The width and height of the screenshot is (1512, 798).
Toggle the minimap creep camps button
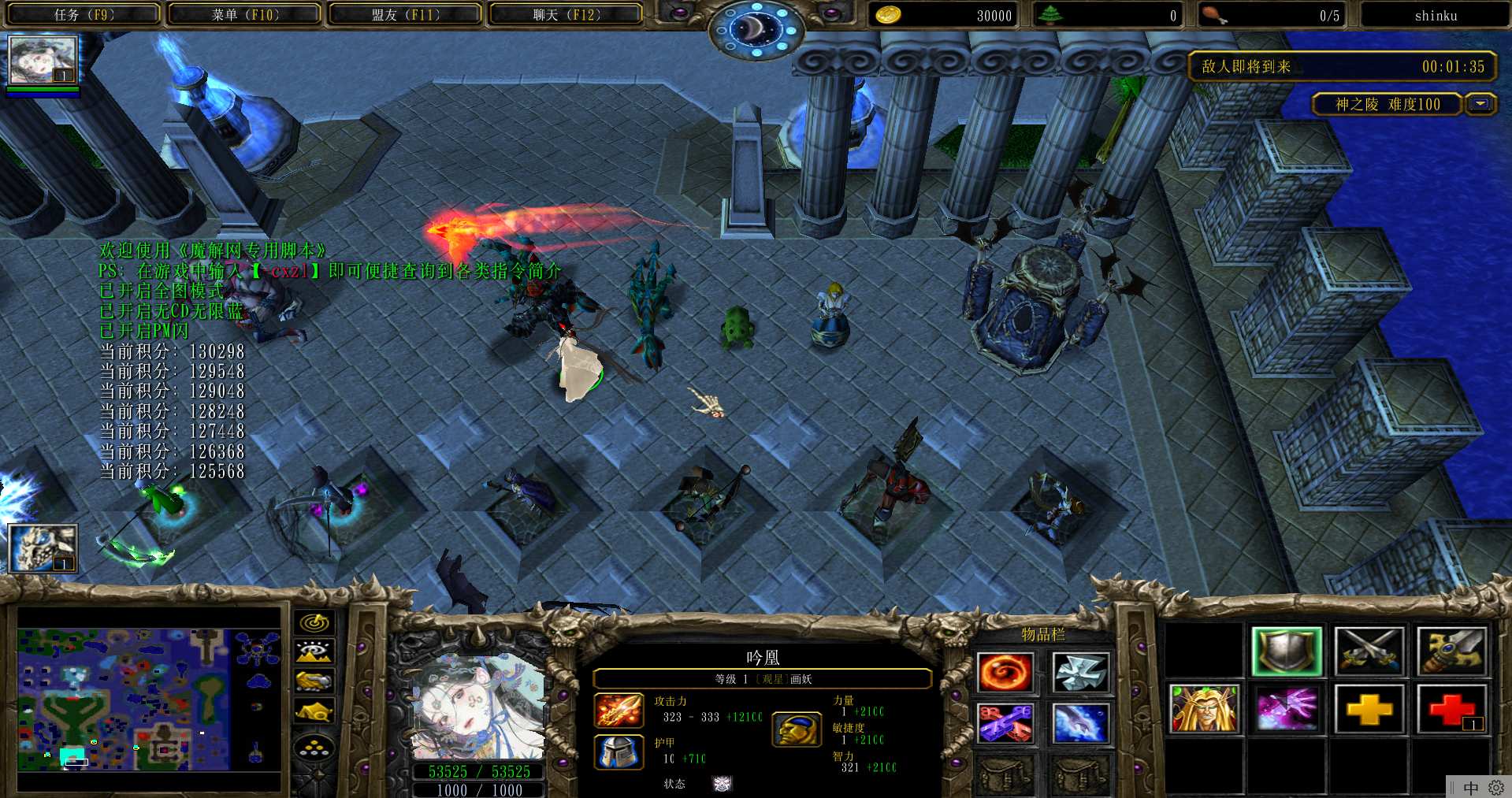click(314, 711)
